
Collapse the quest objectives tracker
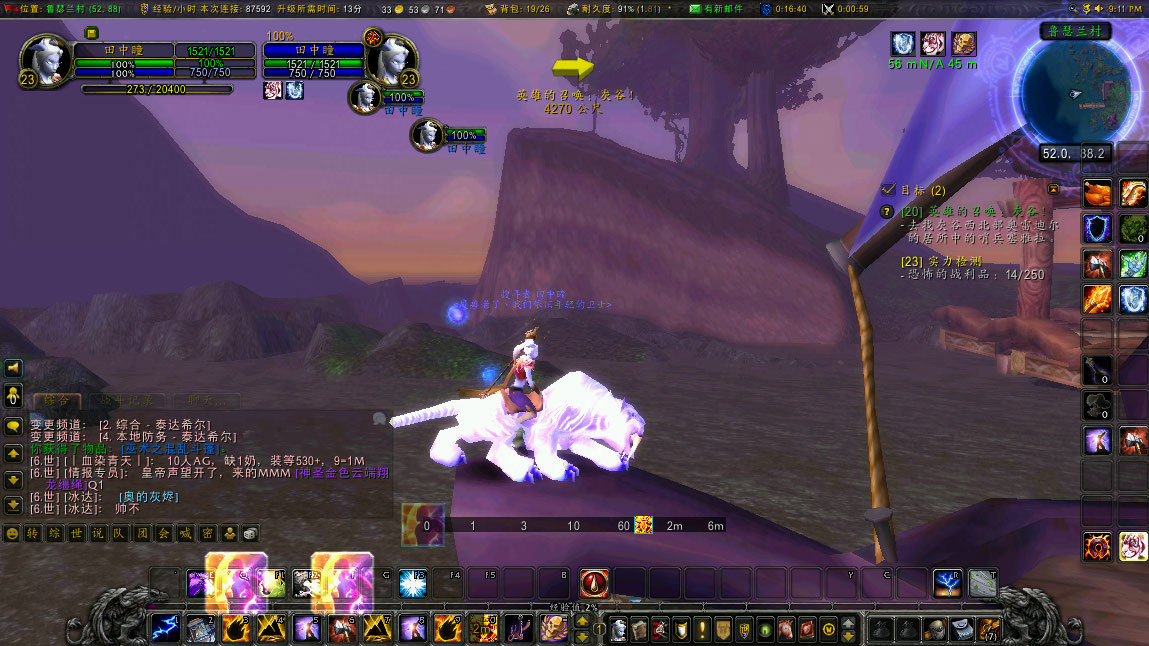(x=1053, y=189)
